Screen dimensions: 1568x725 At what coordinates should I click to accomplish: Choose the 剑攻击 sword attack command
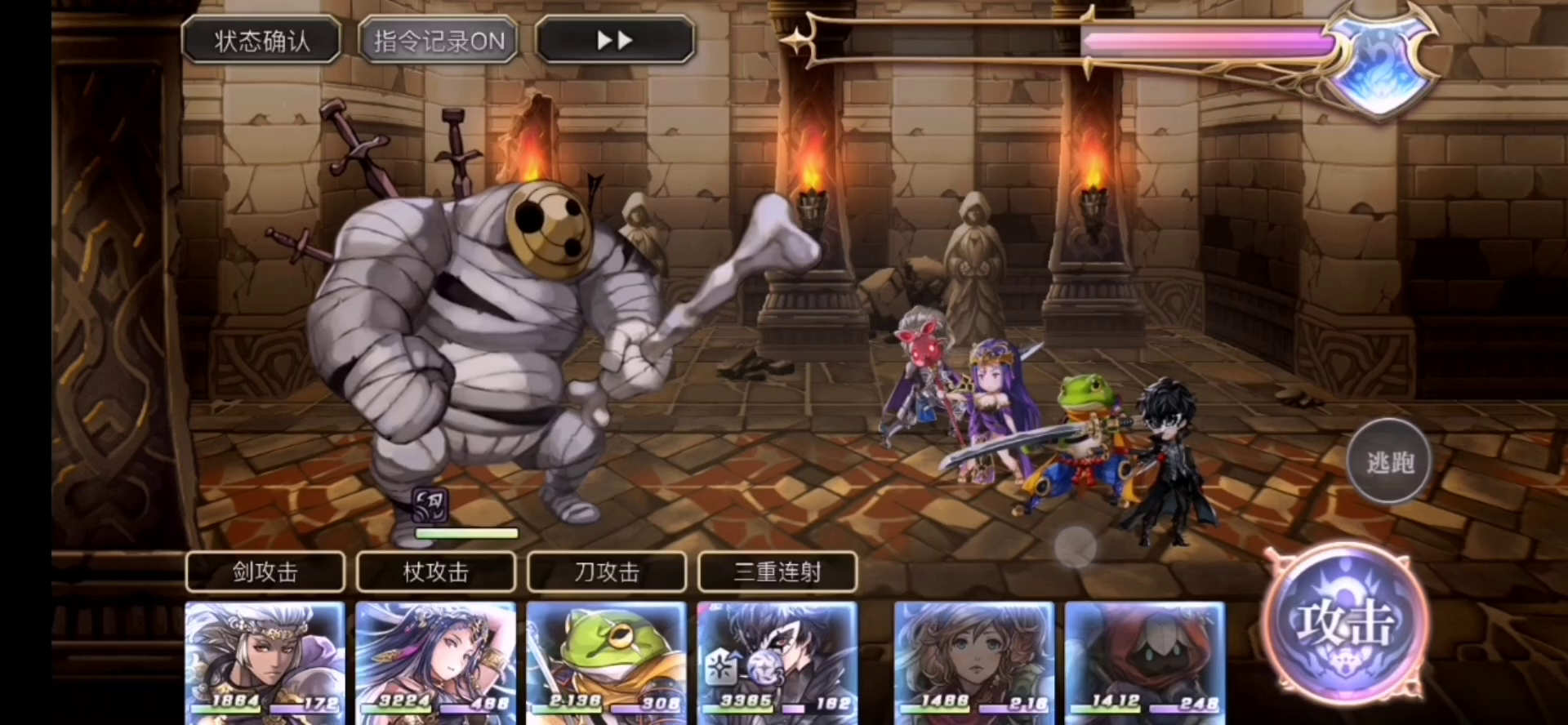tap(265, 572)
